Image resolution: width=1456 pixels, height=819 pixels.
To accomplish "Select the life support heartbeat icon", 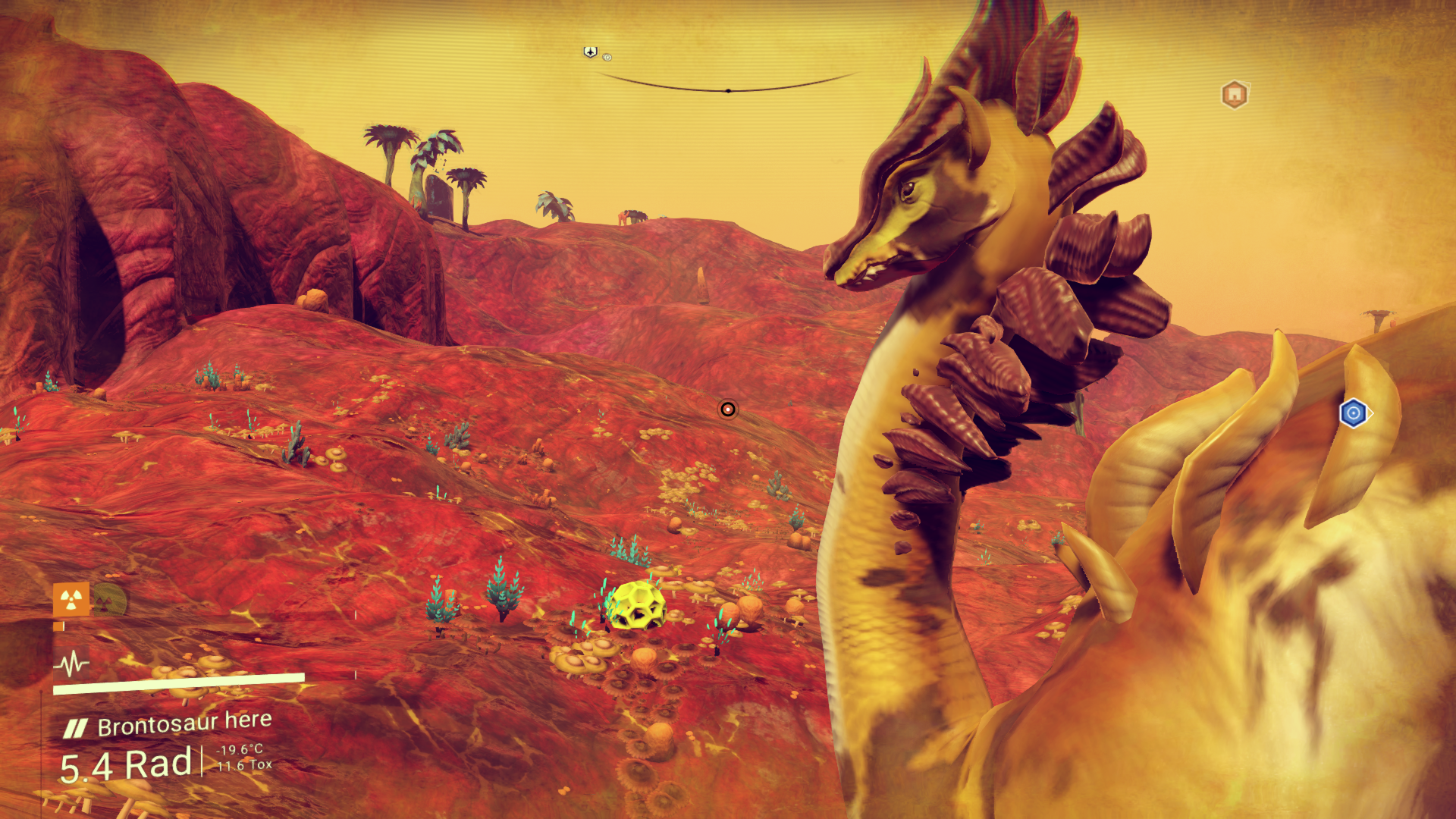I will [71, 664].
